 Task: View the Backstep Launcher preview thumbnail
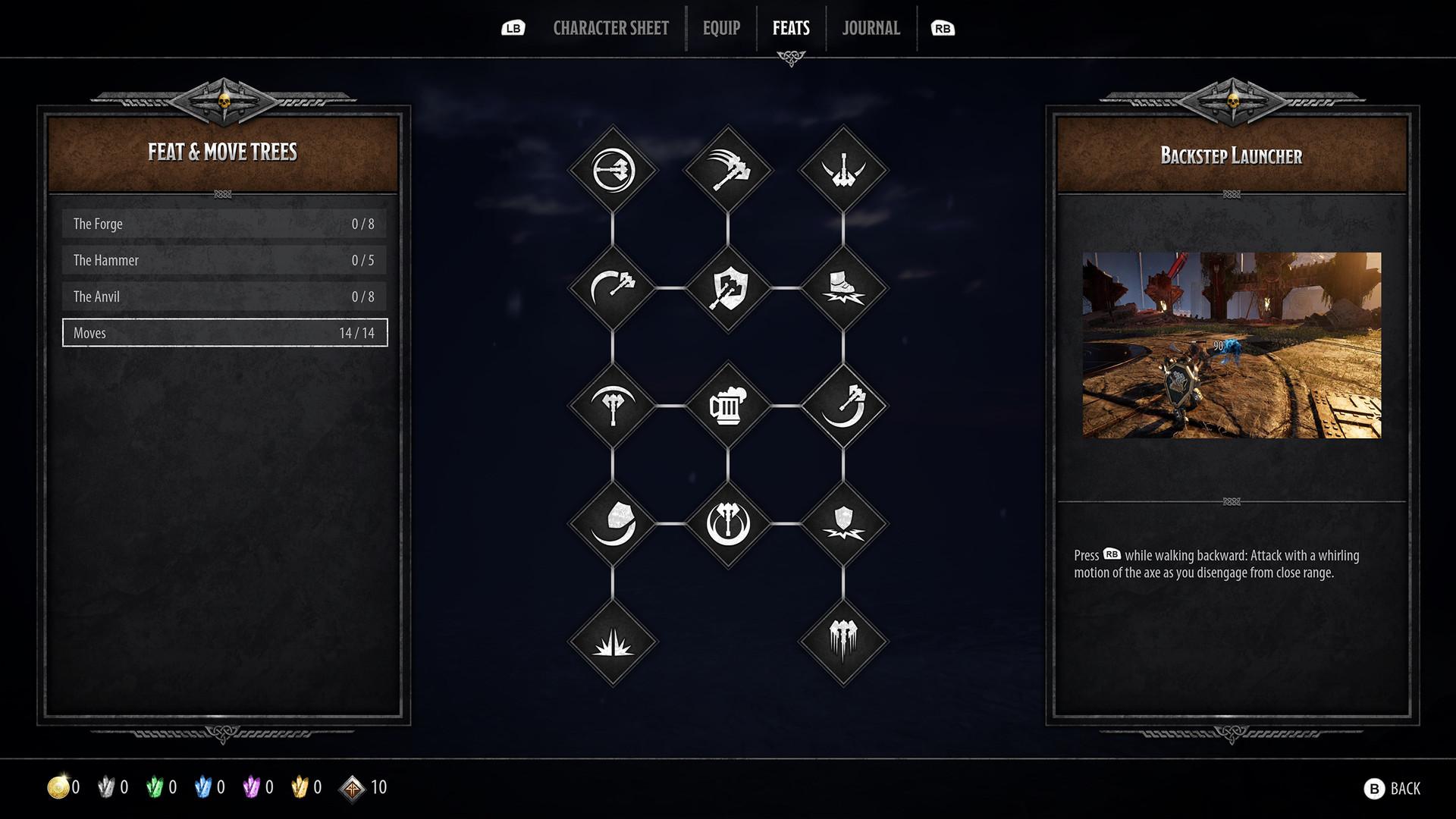(x=1231, y=345)
